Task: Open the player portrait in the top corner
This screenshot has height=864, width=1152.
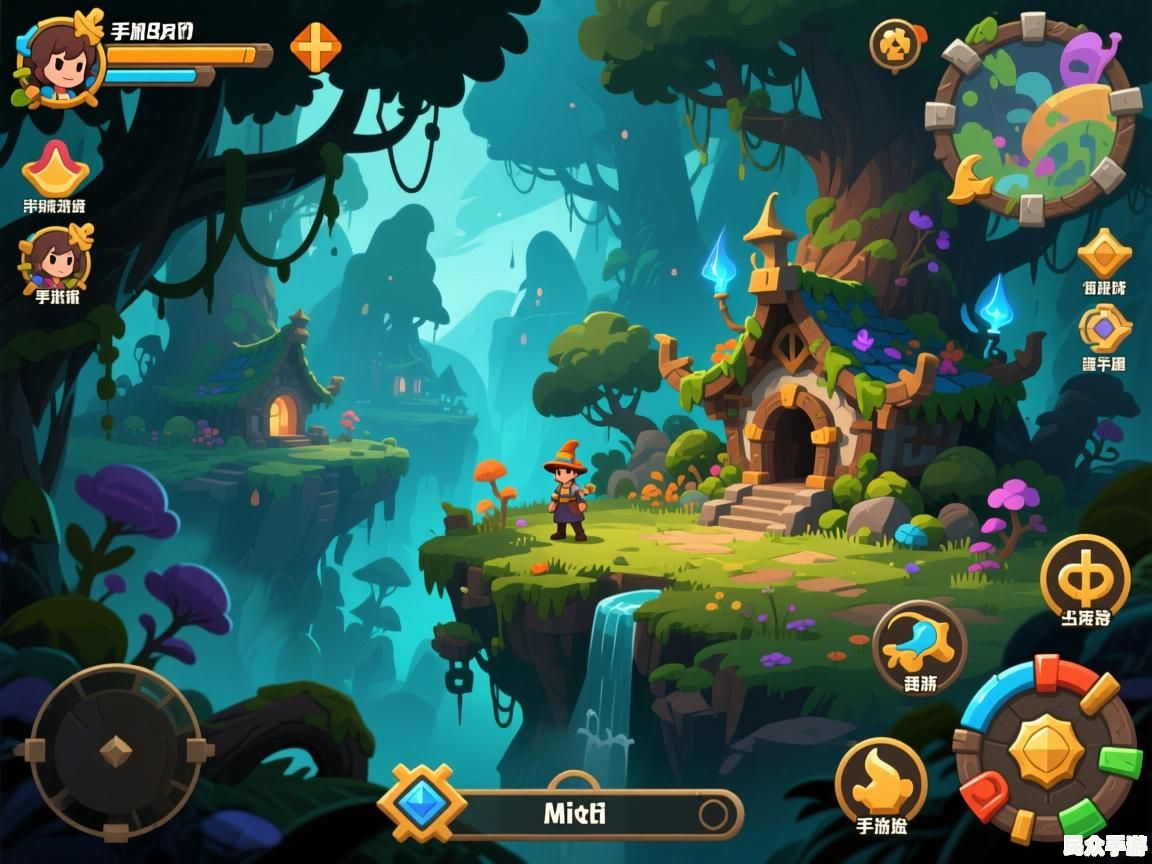Action: coord(58,59)
